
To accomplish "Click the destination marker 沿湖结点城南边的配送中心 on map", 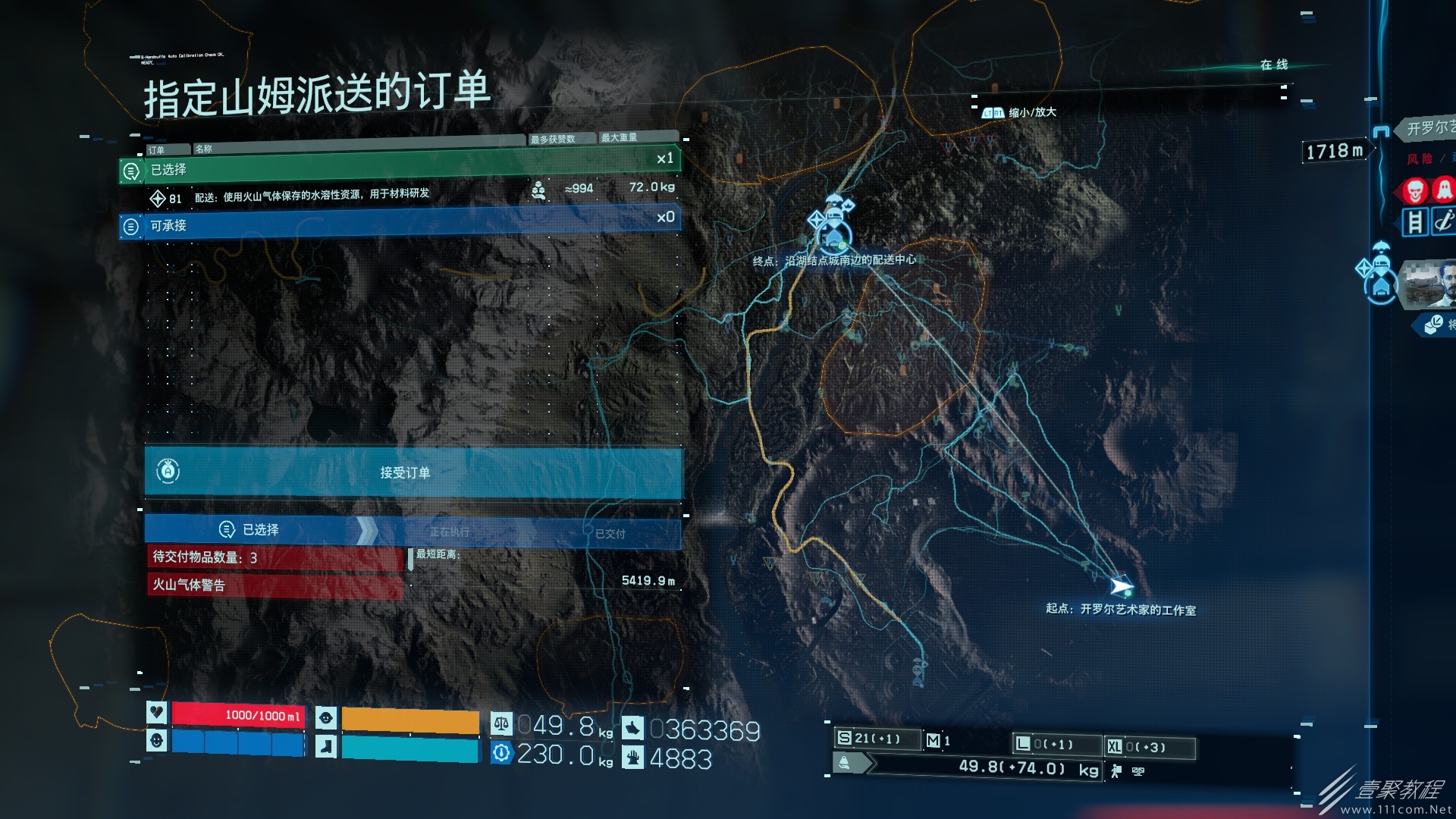I will click(x=833, y=231).
